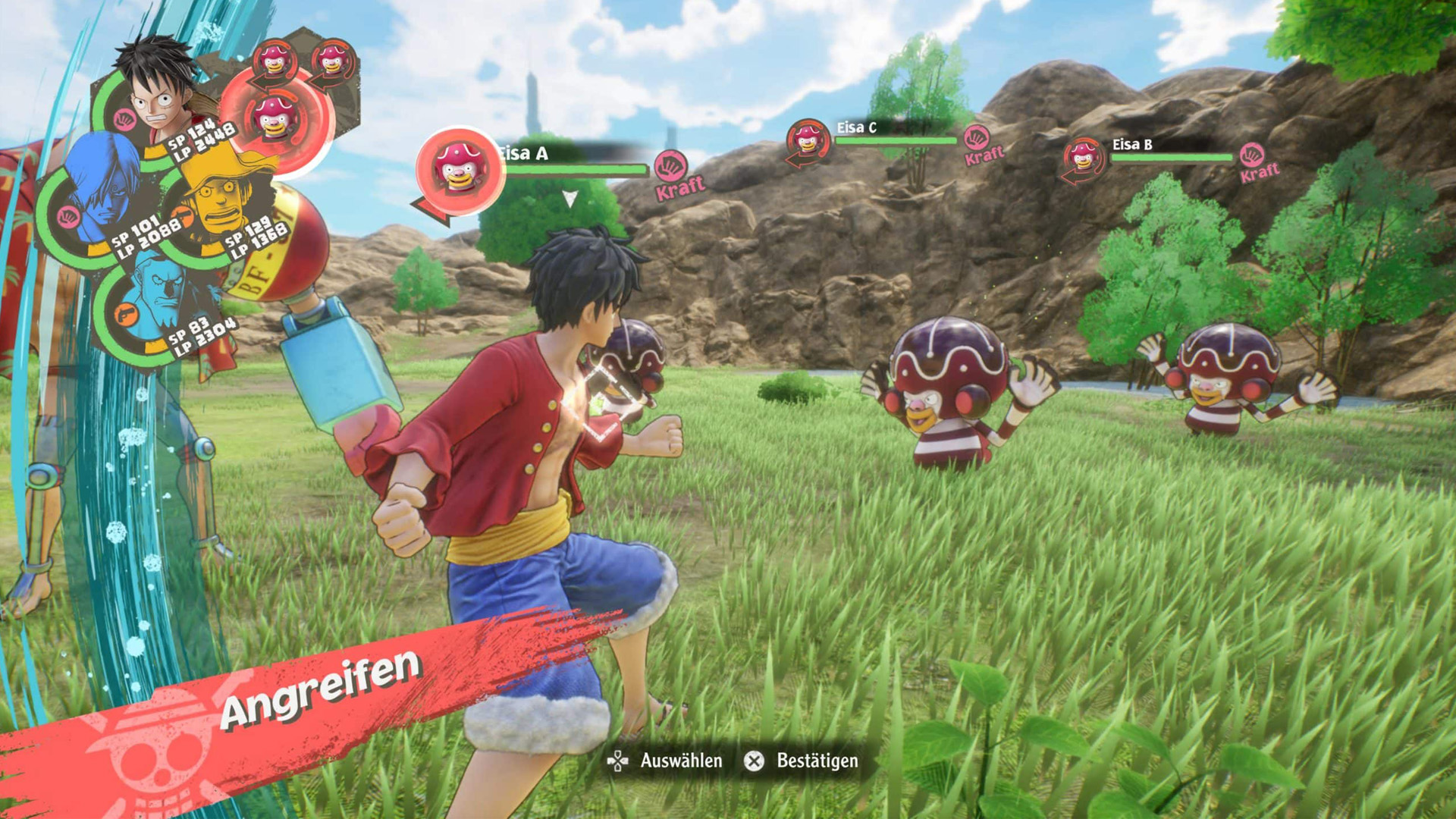This screenshot has width=1456, height=819.
Task: Target enemy Eisa A's red portrait
Action: [460, 170]
